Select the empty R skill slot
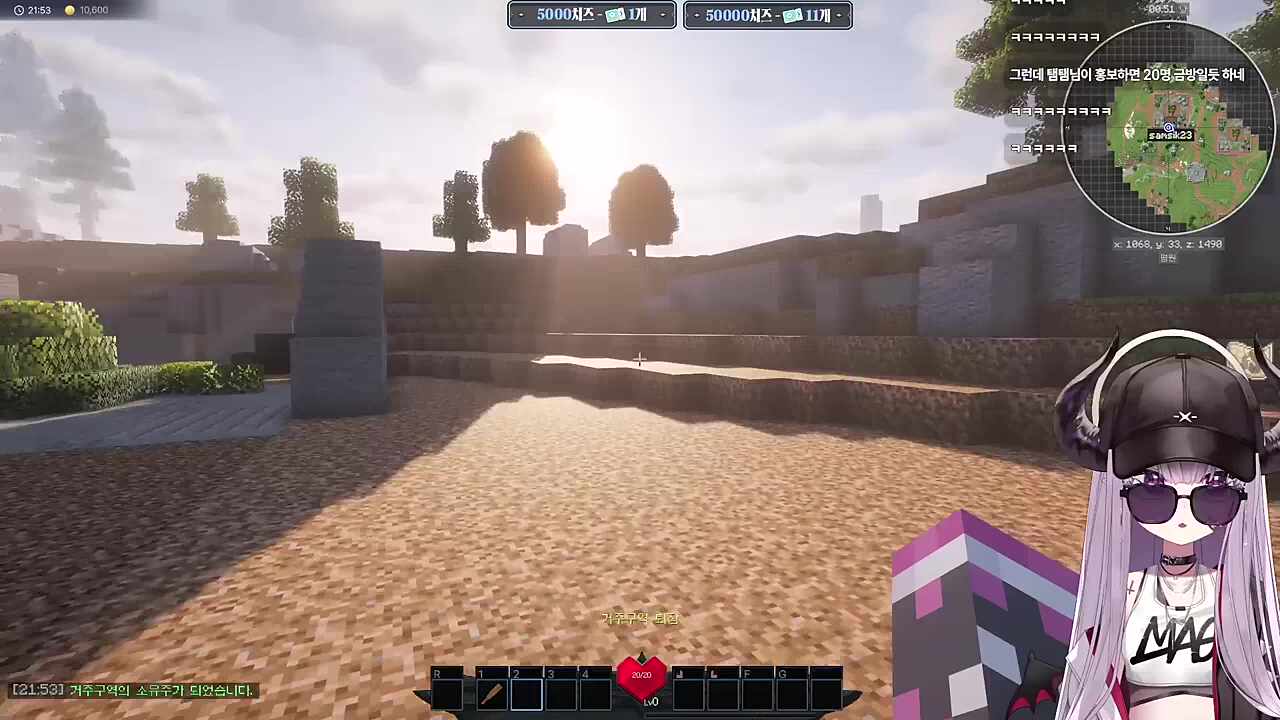Image resolution: width=1280 pixels, height=720 pixels. [447, 692]
